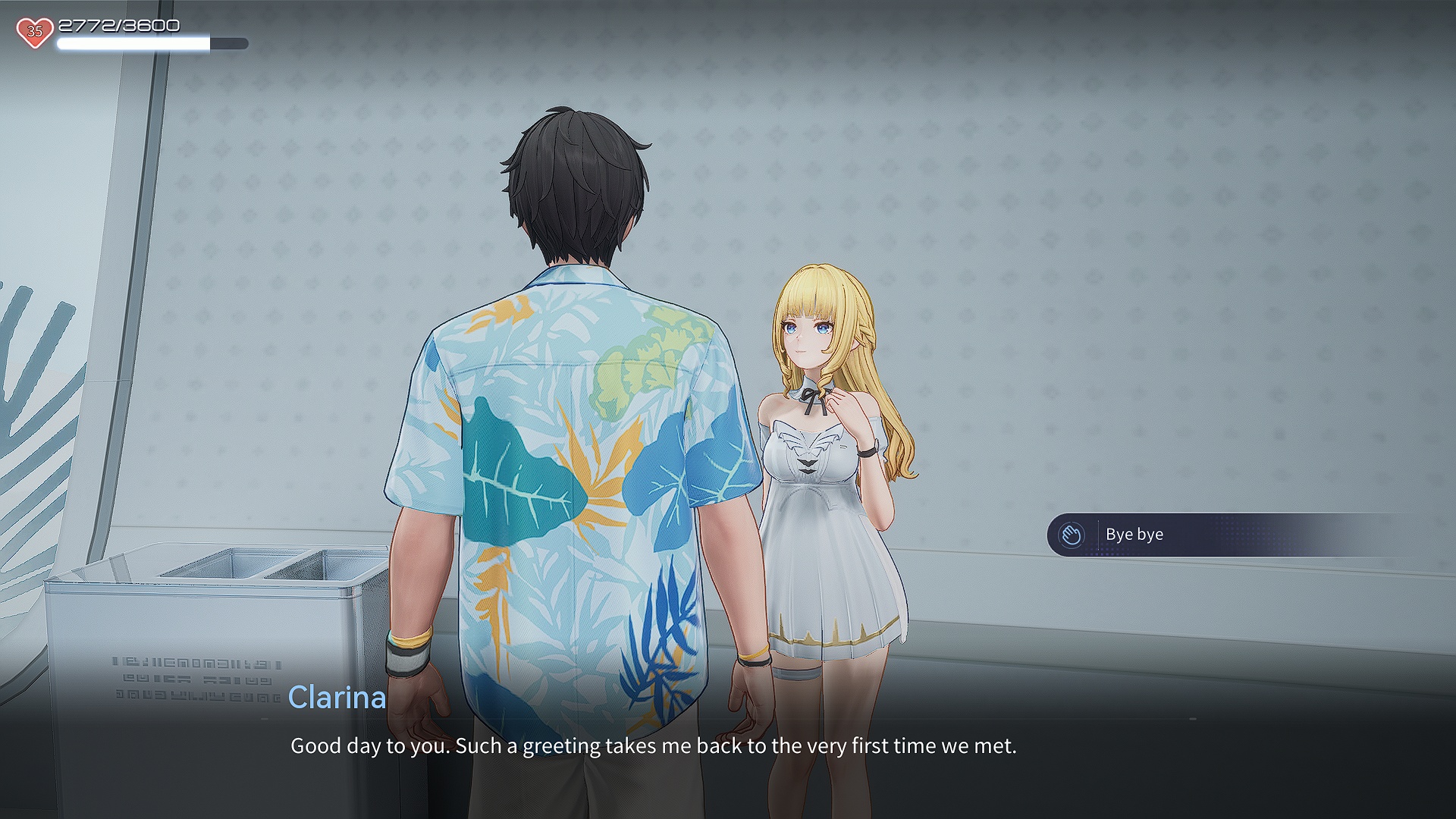Viewport: 1456px width, 819px height.
Task: Choose the "Bye bye" dialogue option
Action: [x=1134, y=535]
